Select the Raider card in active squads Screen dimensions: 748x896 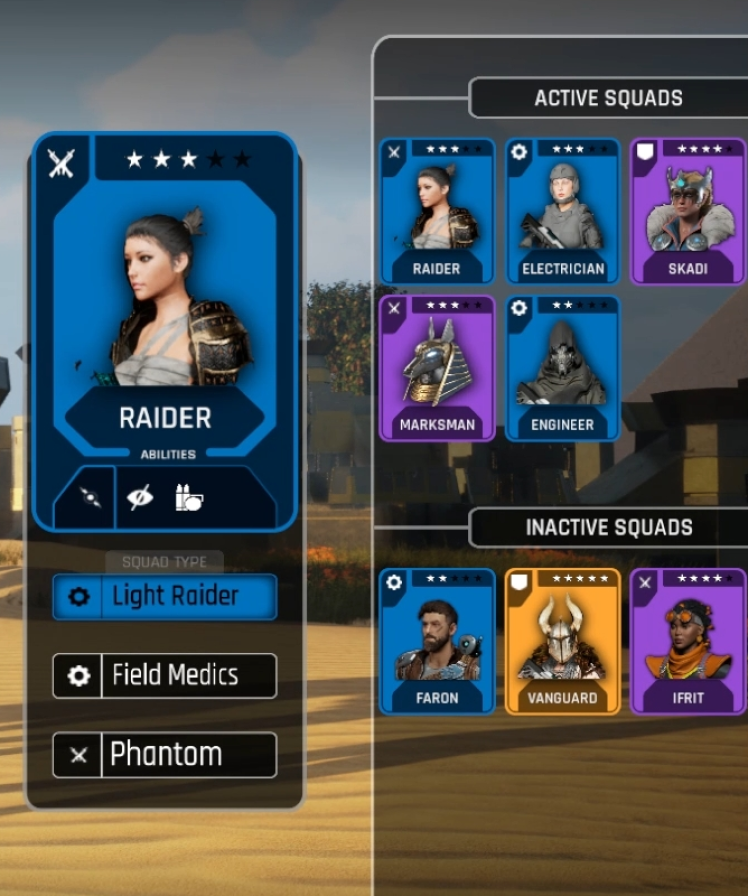[x=437, y=211]
